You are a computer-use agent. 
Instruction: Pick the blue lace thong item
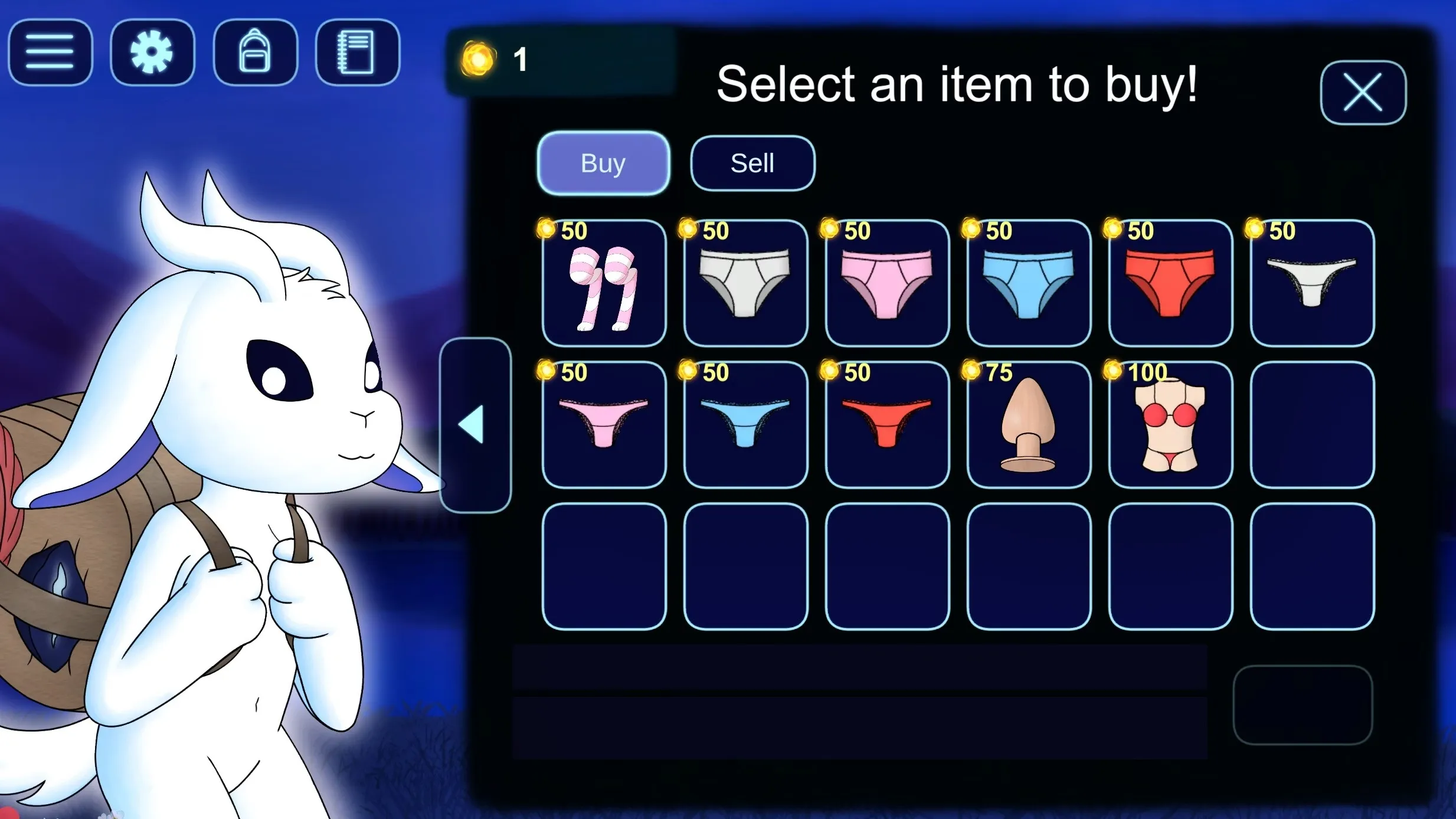745,425
